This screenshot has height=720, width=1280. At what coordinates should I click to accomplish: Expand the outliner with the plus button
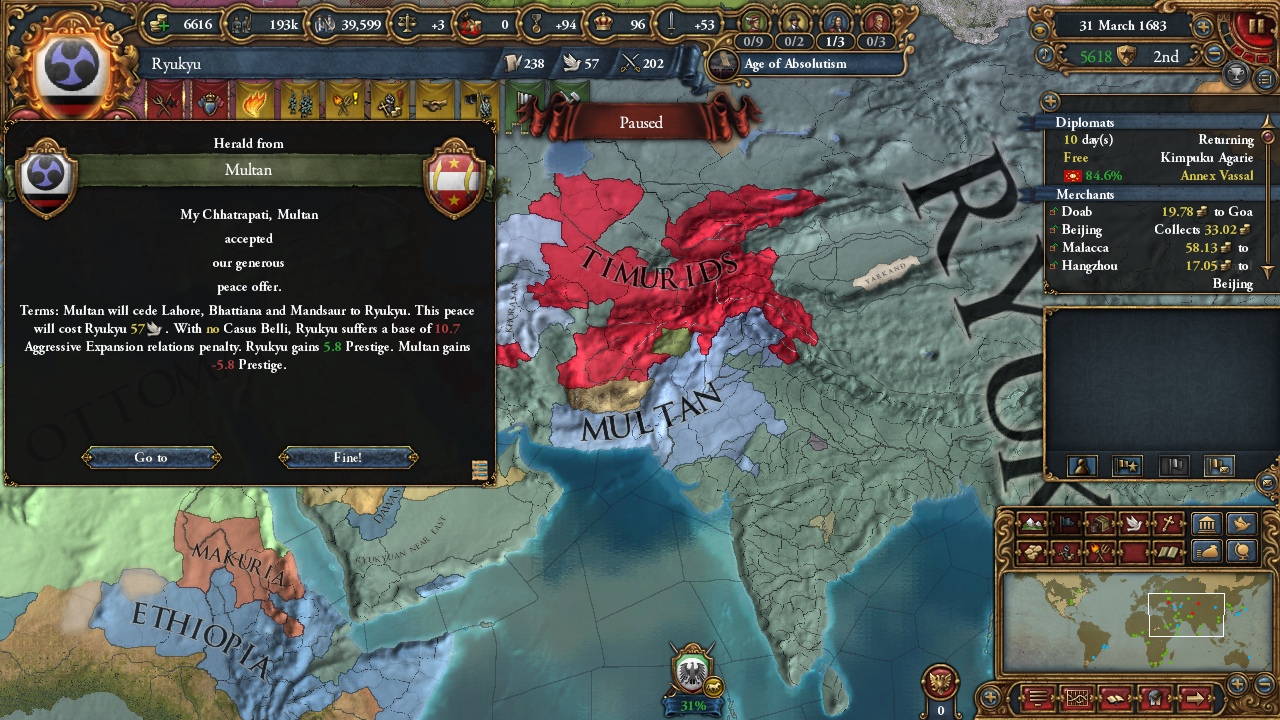[989, 697]
